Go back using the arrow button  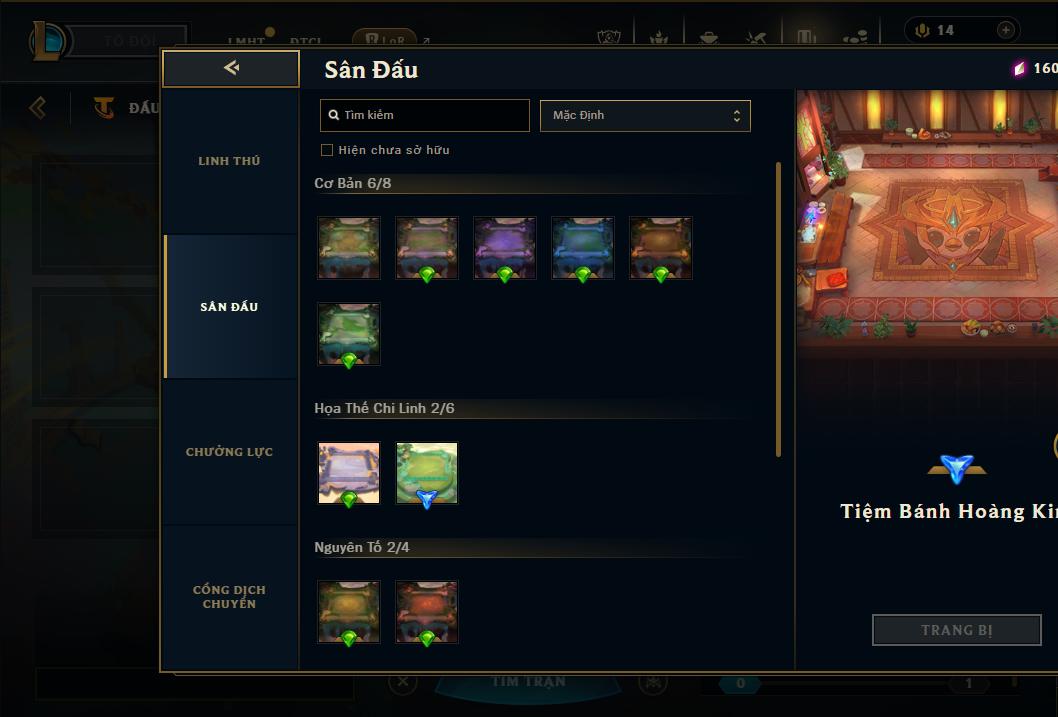(231, 68)
